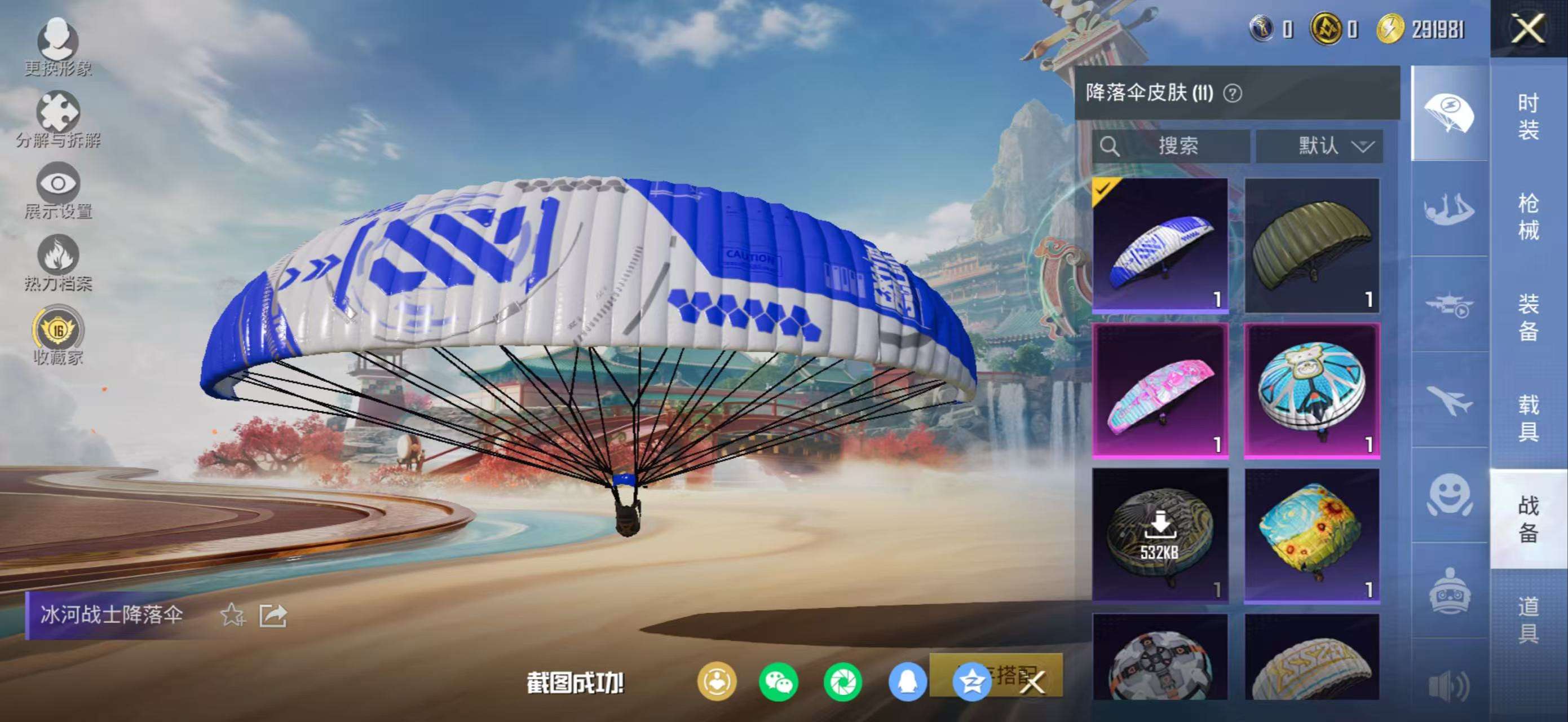Screen dimensions: 1568x722
Task: Open 展示设置 display settings
Action: click(x=58, y=191)
